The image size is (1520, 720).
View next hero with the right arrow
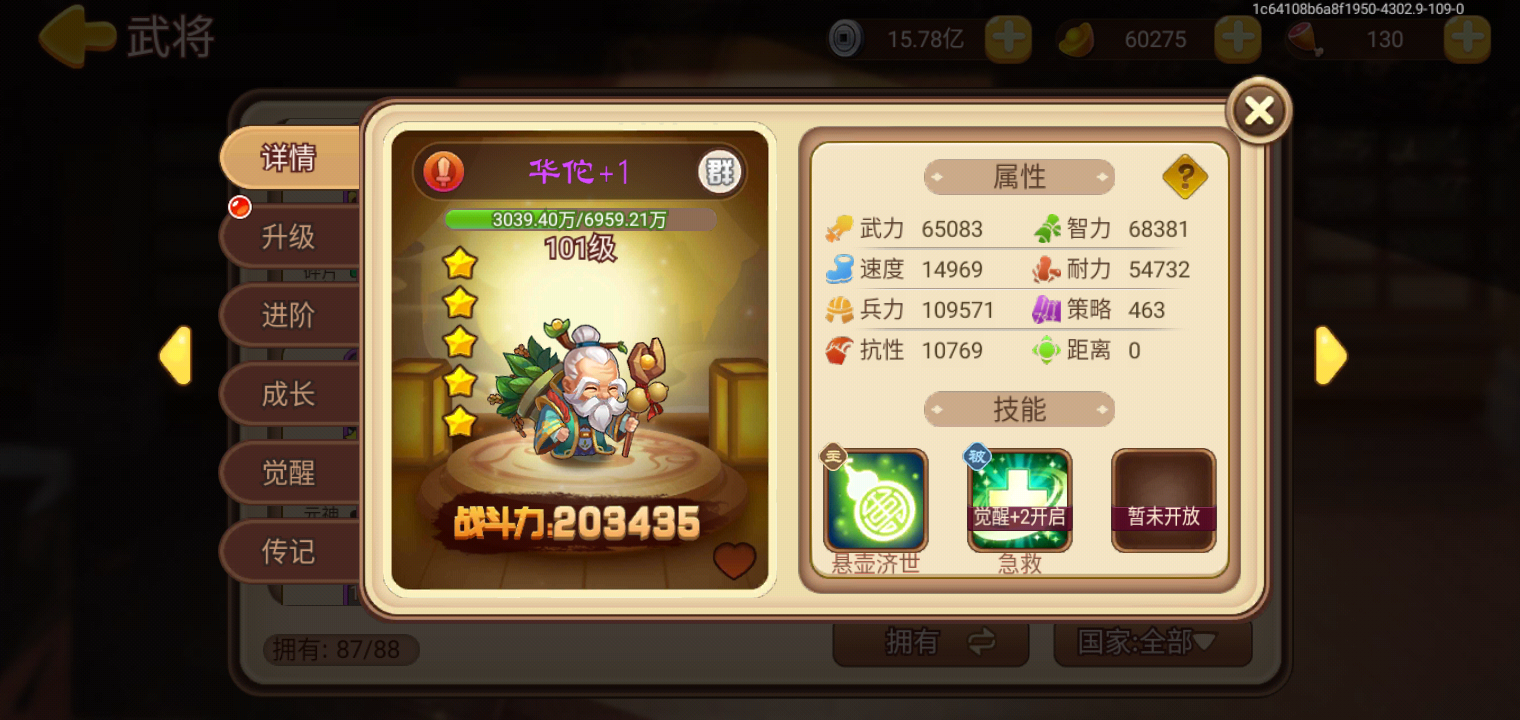click(x=1331, y=355)
